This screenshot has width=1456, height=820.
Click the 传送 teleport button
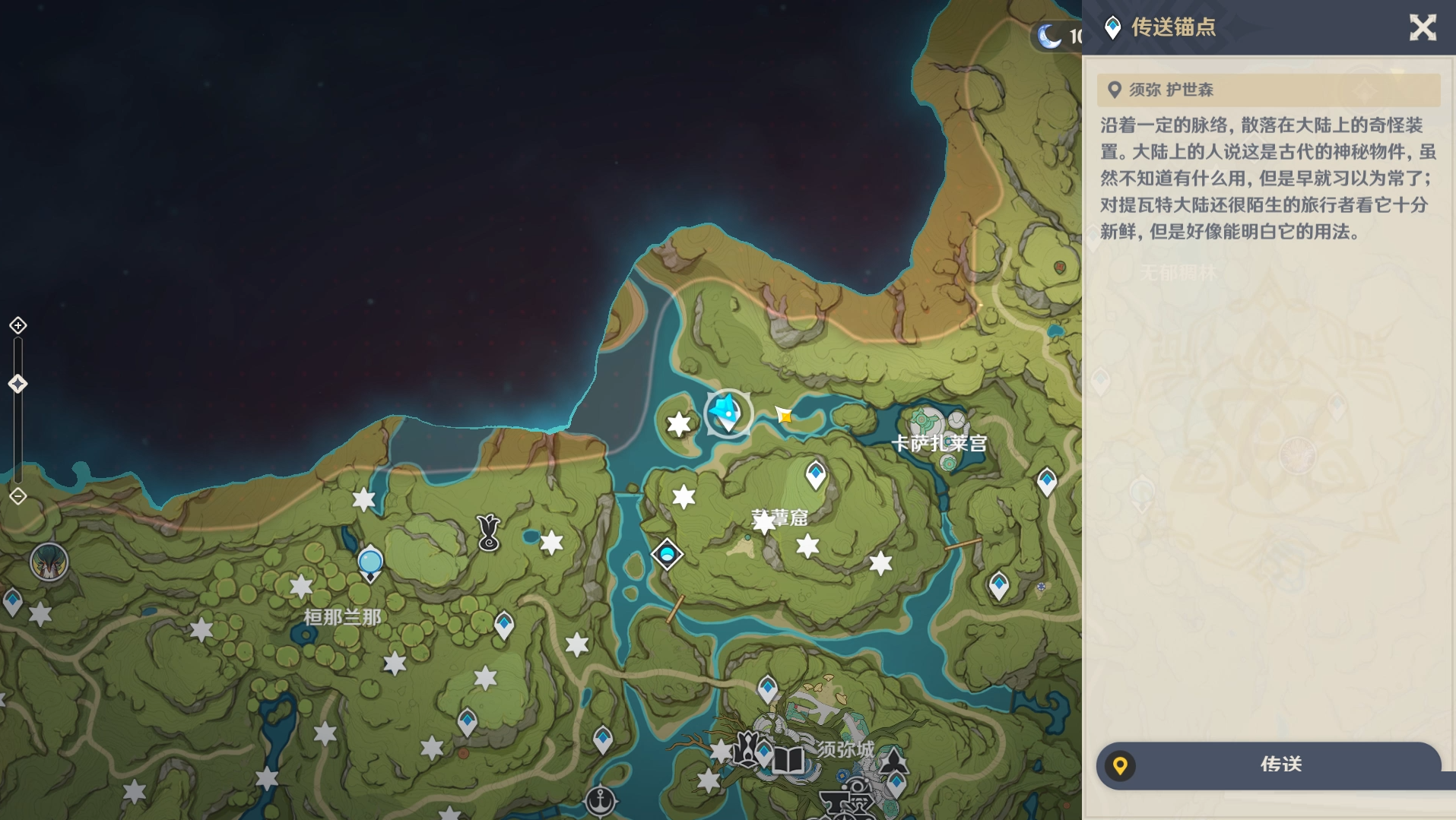tap(1268, 765)
